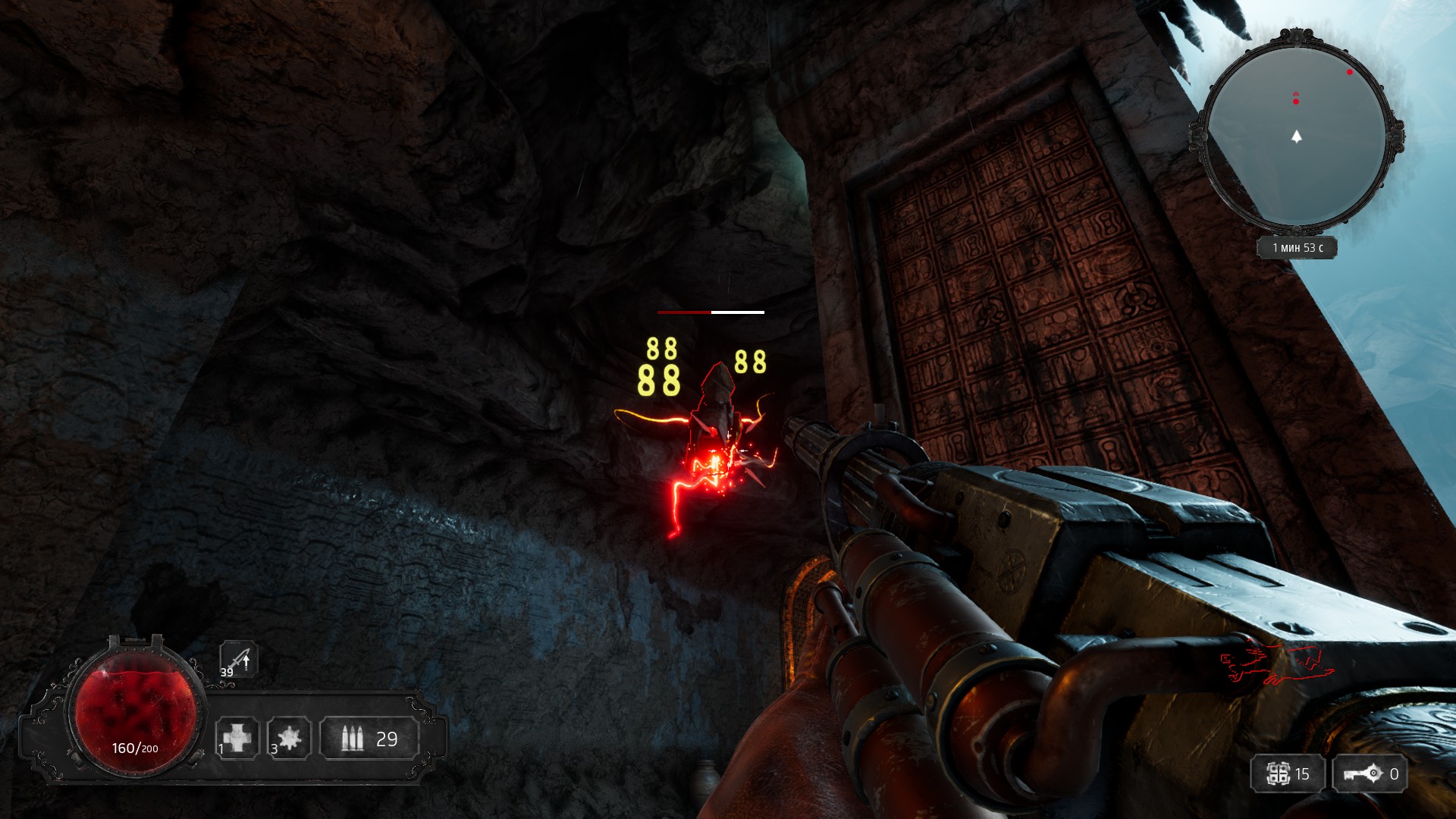This screenshot has height=819, width=1456.
Task: Select the healing cross item slot
Action: (237, 738)
